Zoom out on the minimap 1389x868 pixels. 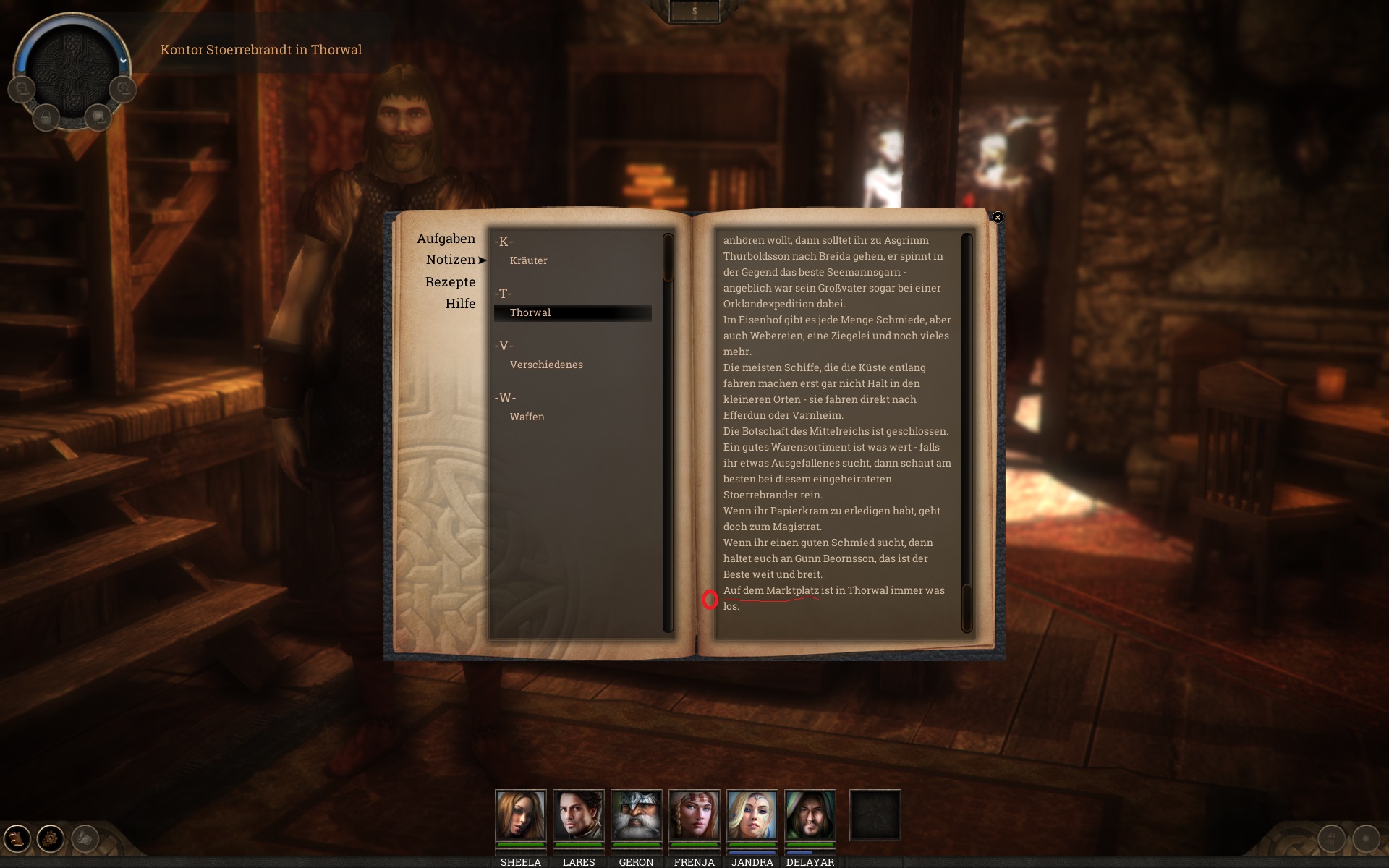pyautogui.click(x=22, y=89)
